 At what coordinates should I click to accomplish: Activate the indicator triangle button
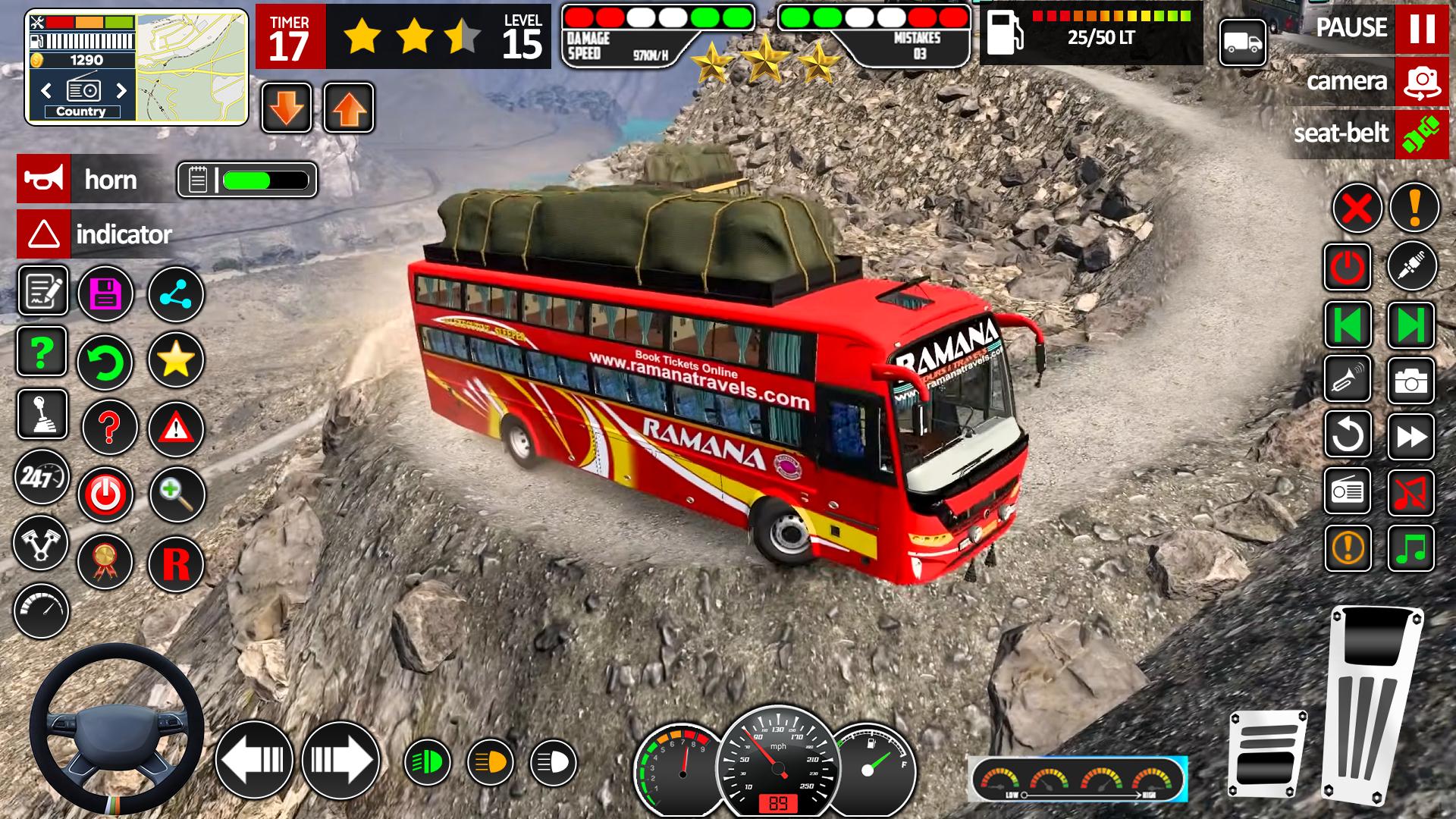pos(44,234)
